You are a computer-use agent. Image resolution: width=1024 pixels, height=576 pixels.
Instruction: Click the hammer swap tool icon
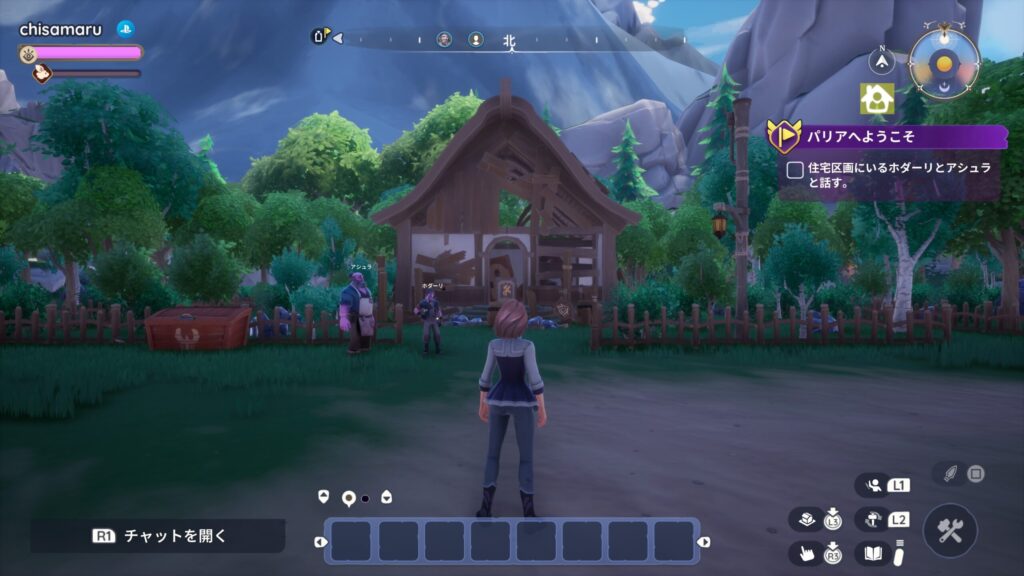[x=873, y=519]
